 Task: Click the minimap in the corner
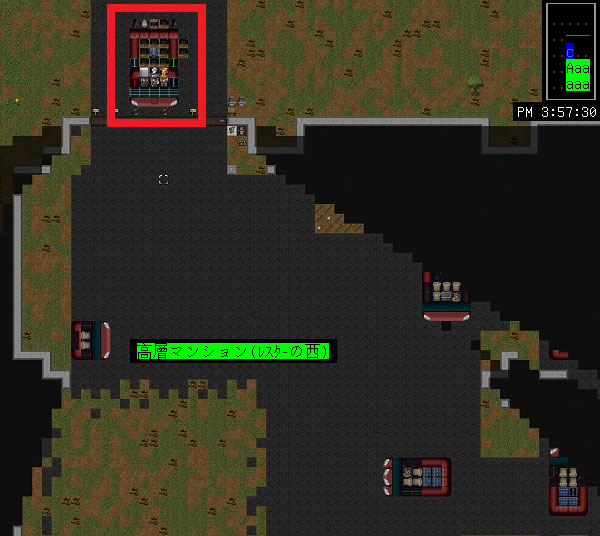coord(571,50)
